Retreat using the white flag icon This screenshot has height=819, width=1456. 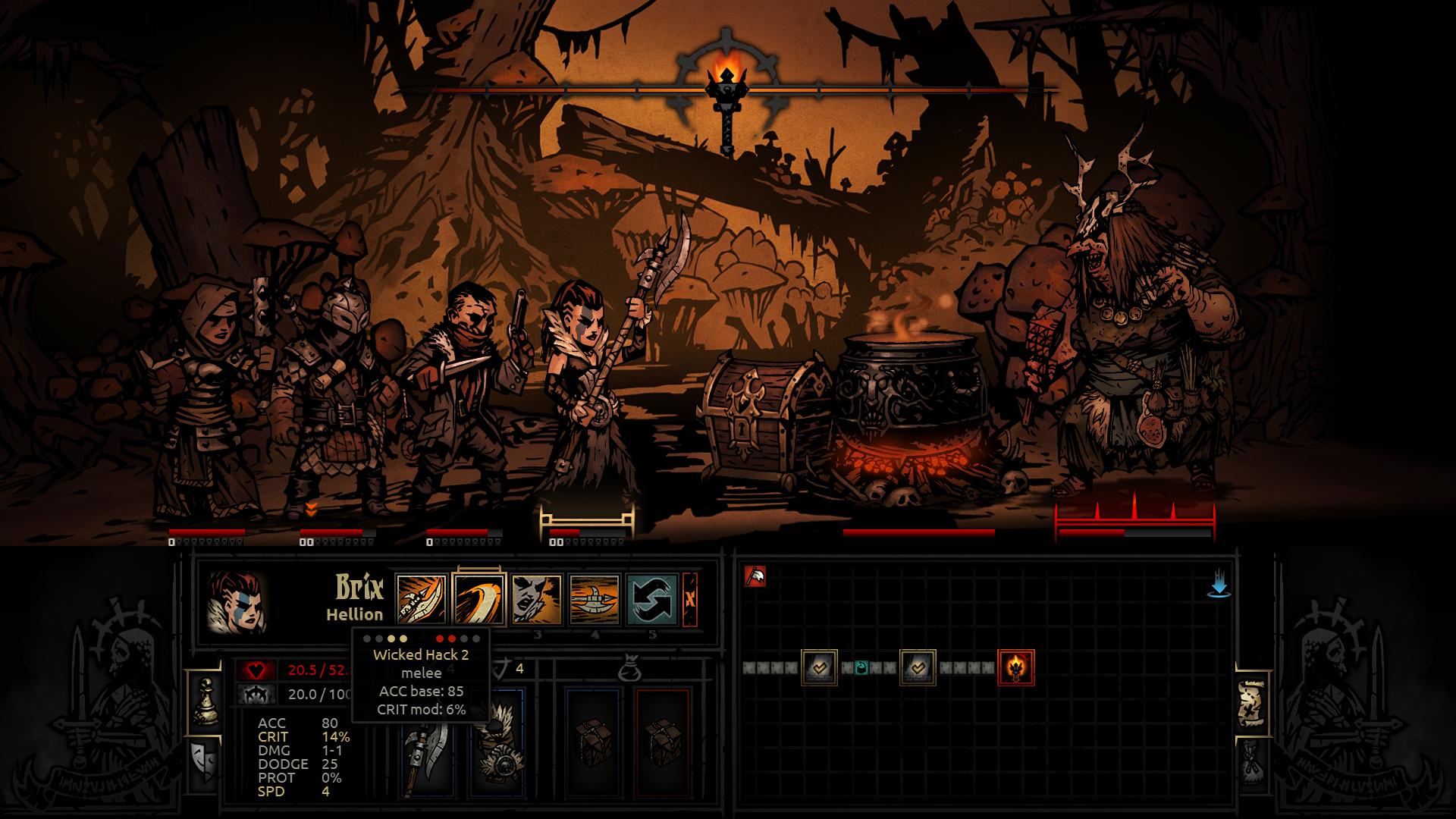[x=755, y=577]
